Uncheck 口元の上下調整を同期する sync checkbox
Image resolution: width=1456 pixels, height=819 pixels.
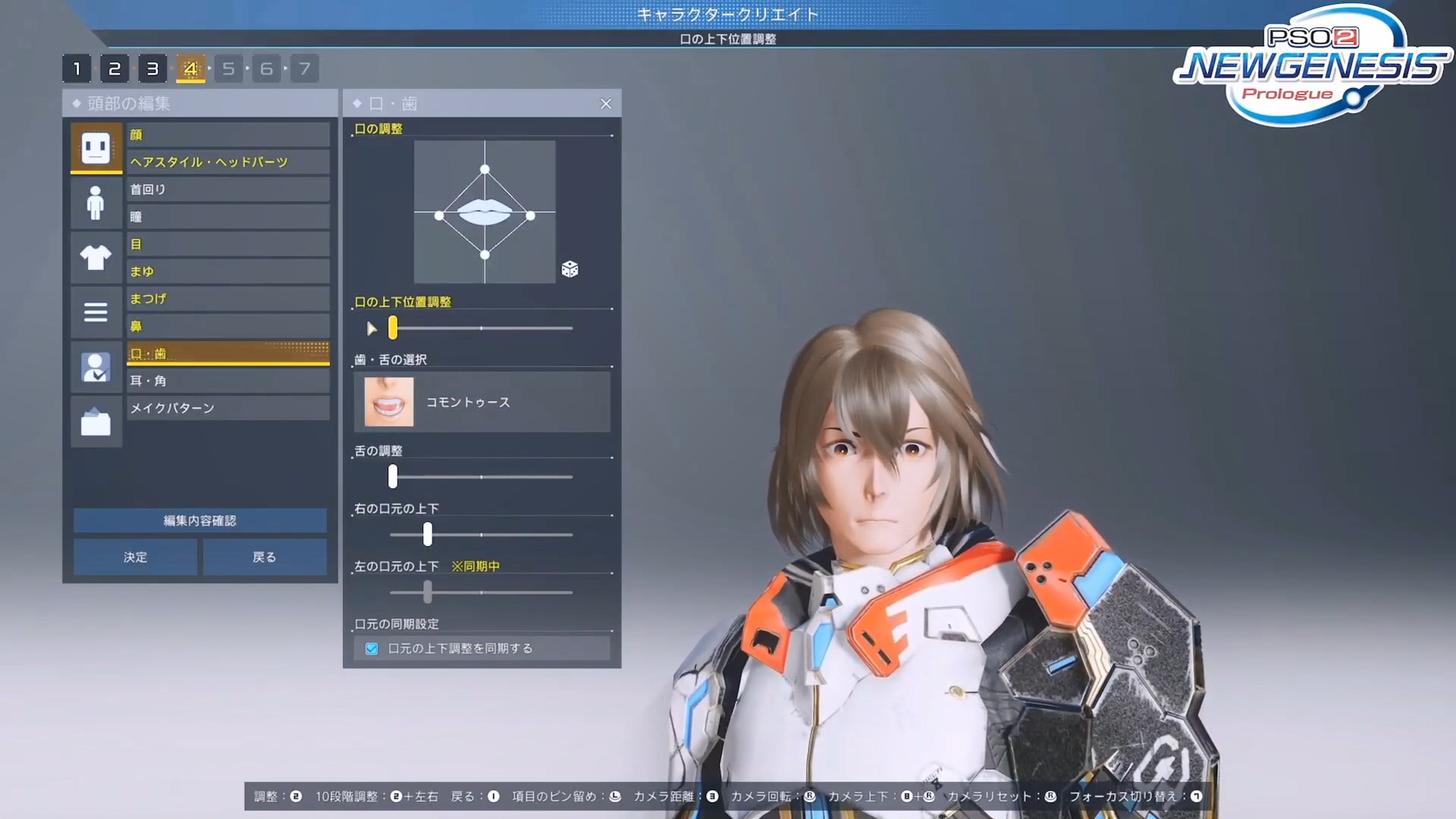point(372,648)
